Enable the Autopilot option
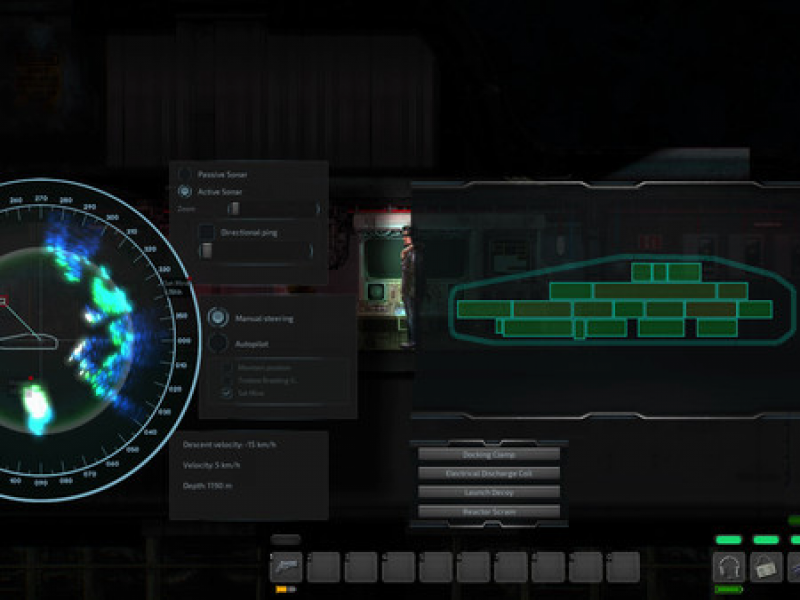Image resolution: width=800 pixels, height=600 pixels. pyautogui.click(x=218, y=343)
